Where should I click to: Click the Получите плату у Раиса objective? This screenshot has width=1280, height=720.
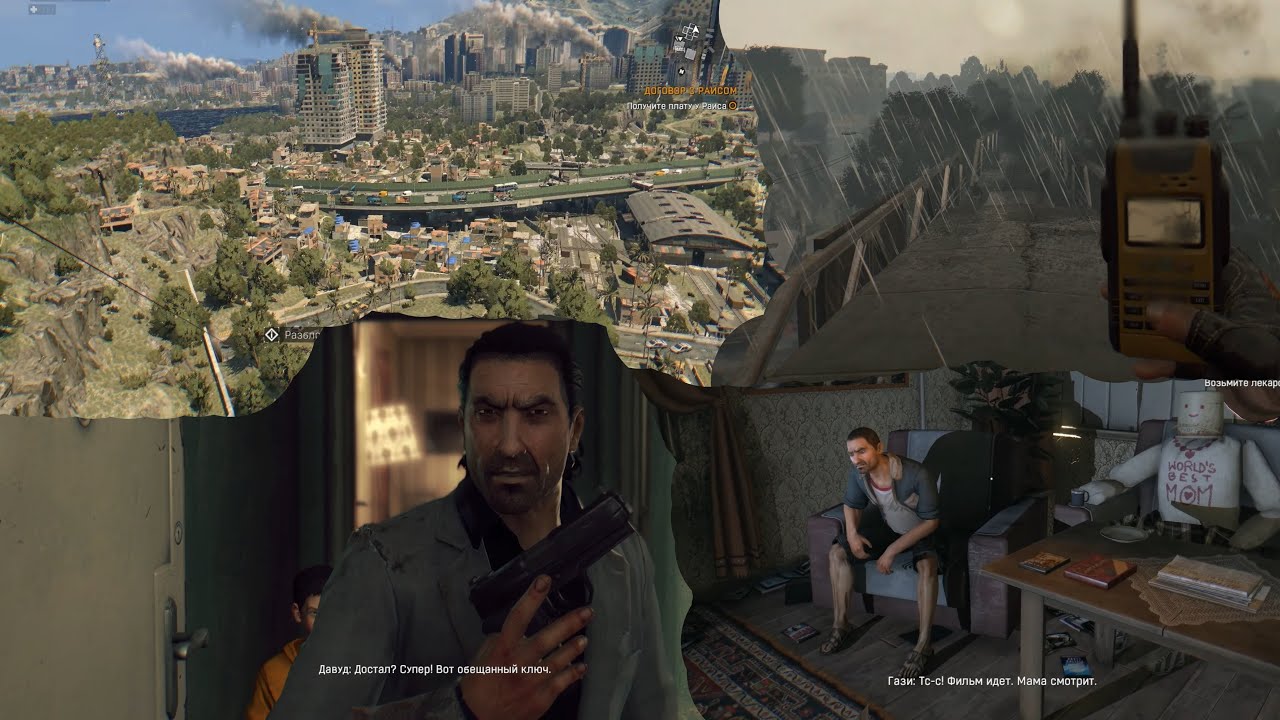[678, 105]
